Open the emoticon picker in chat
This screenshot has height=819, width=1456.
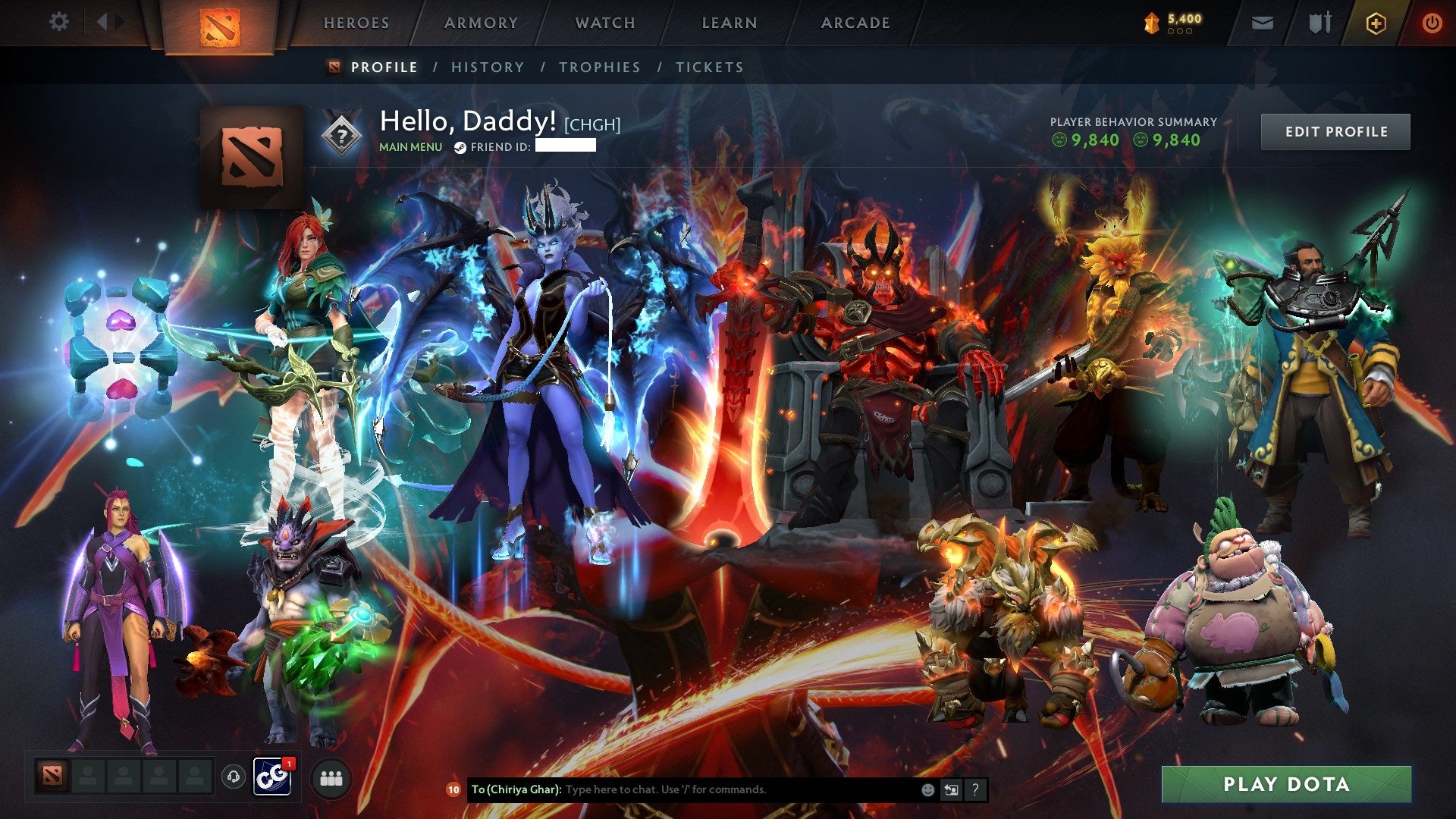[x=927, y=789]
